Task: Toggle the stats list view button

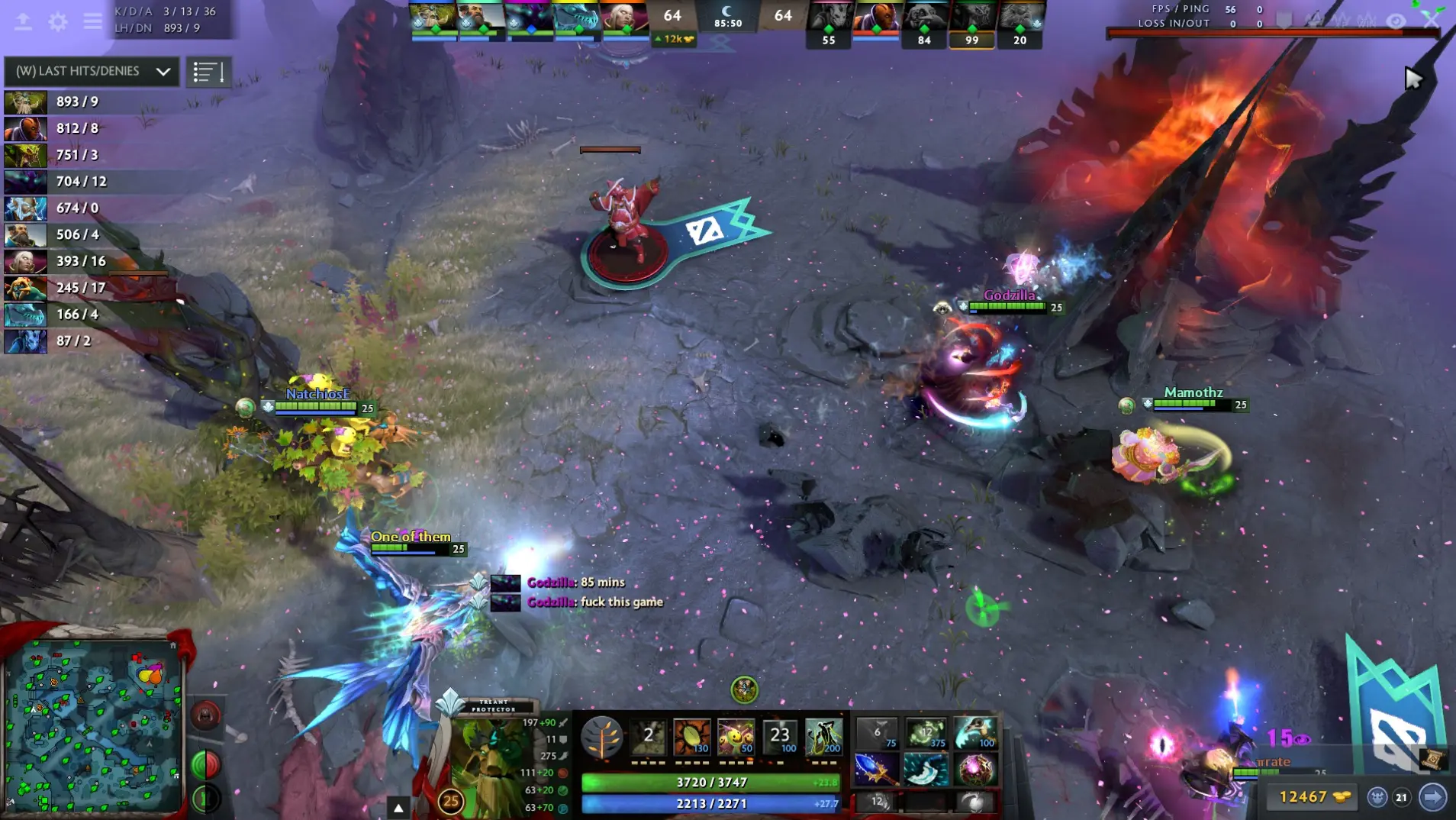Action: click(x=208, y=72)
